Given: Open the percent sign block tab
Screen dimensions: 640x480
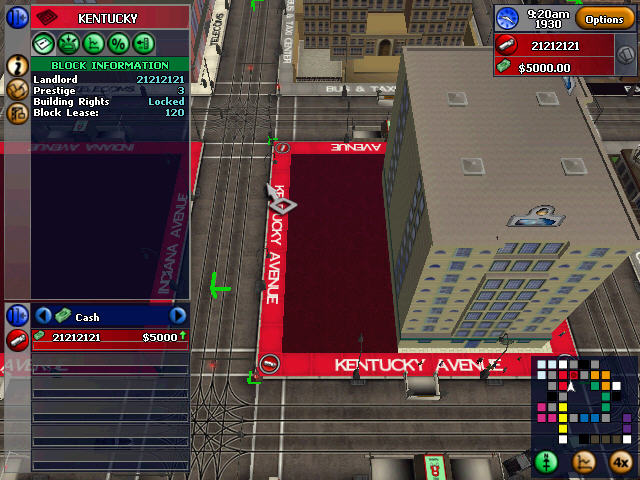Looking at the screenshot, I should tap(117, 43).
